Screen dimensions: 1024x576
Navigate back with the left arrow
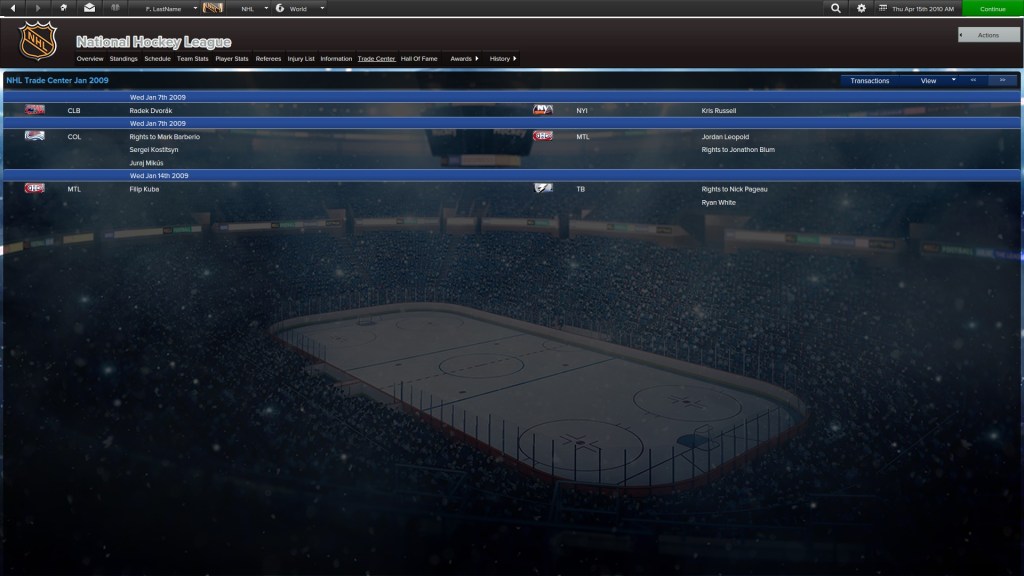coord(13,8)
